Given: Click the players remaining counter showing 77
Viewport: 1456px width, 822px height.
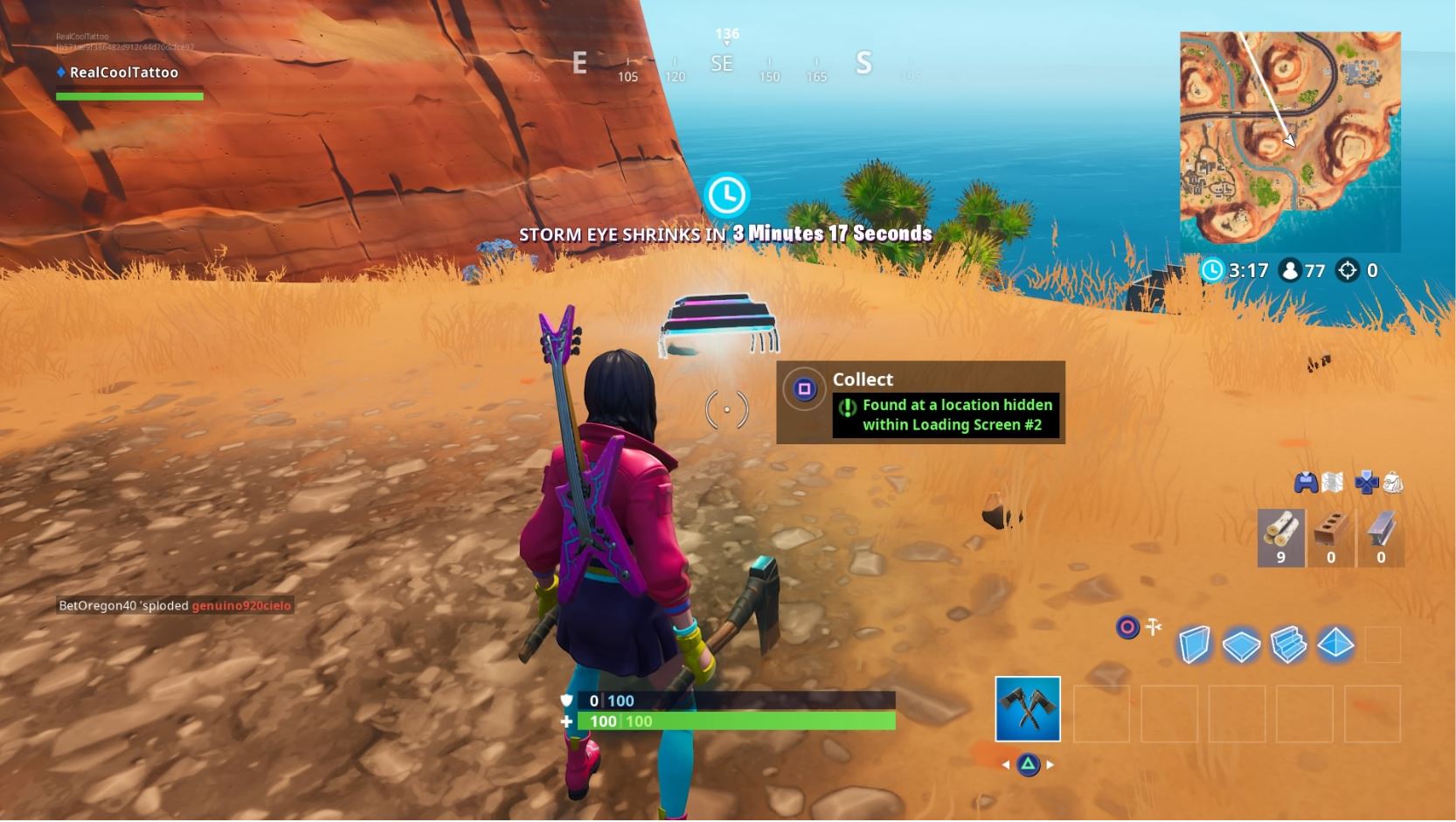Looking at the screenshot, I should coord(1292,271).
